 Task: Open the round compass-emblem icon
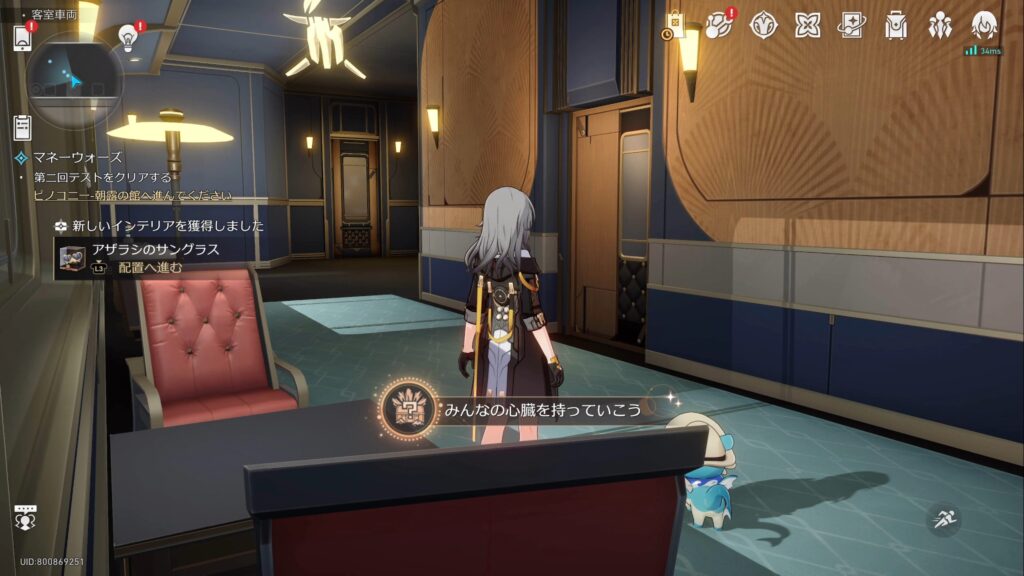pos(763,26)
